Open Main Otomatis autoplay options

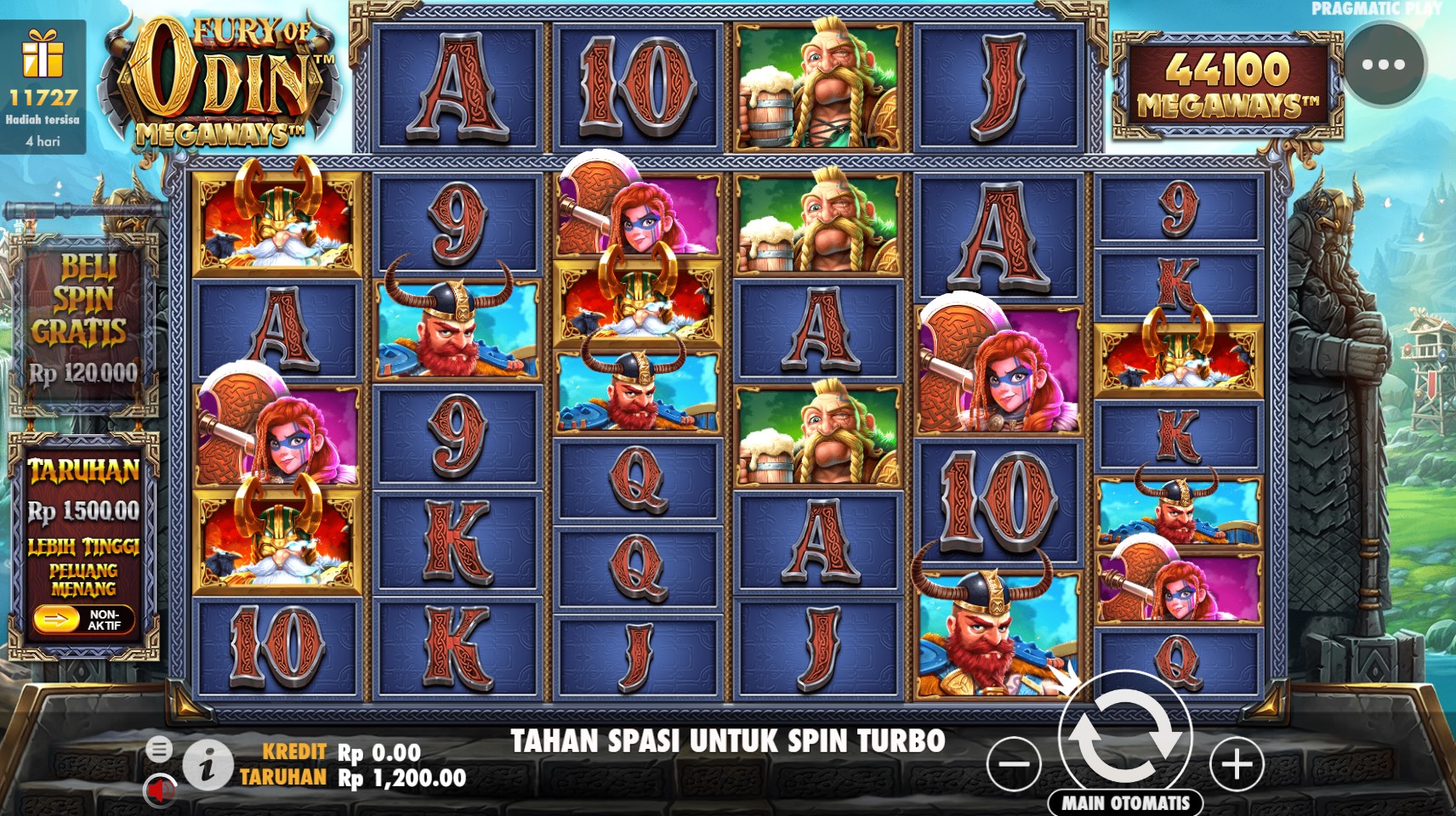click(1125, 802)
